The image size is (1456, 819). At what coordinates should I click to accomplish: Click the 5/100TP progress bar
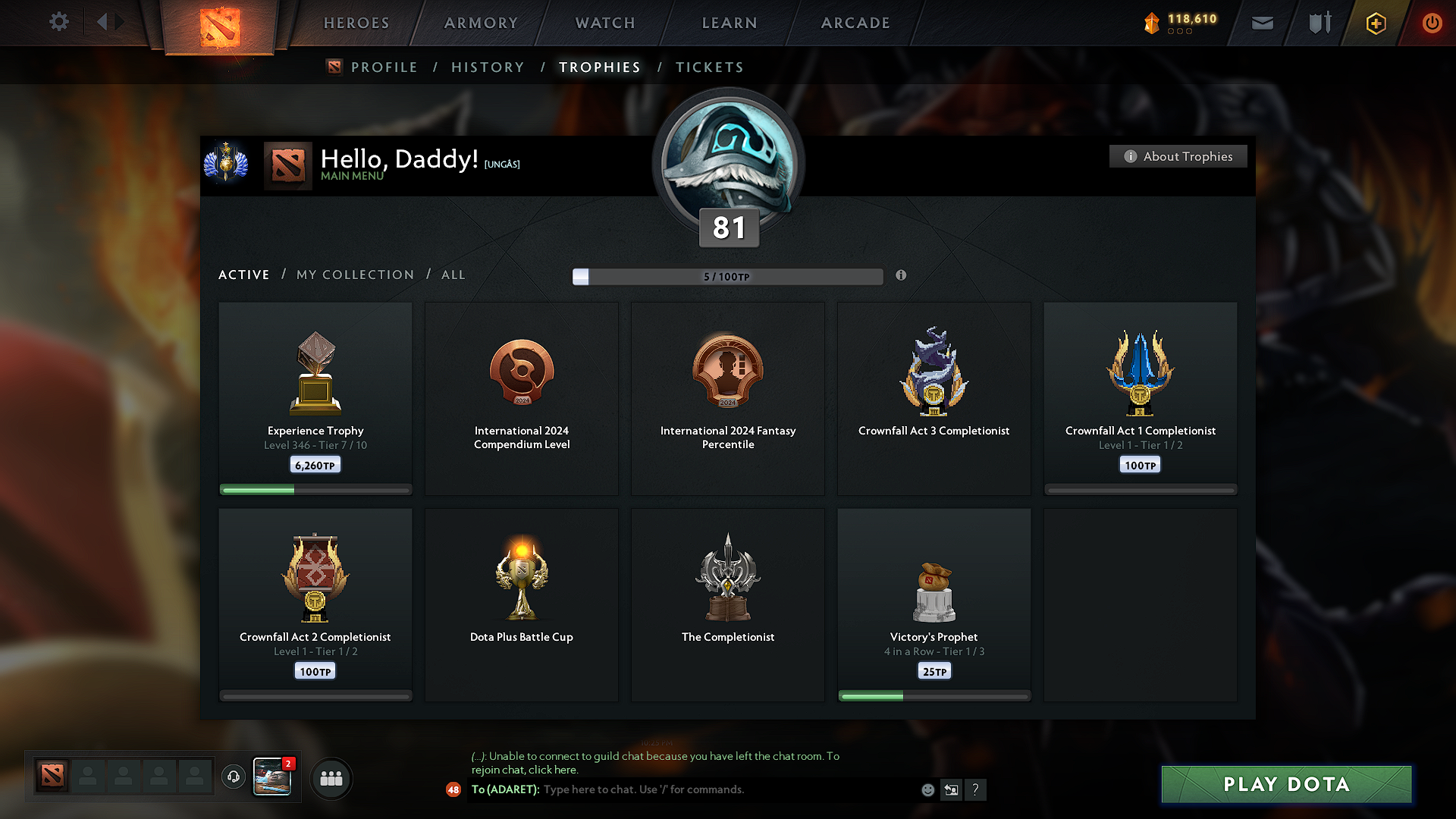728,277
